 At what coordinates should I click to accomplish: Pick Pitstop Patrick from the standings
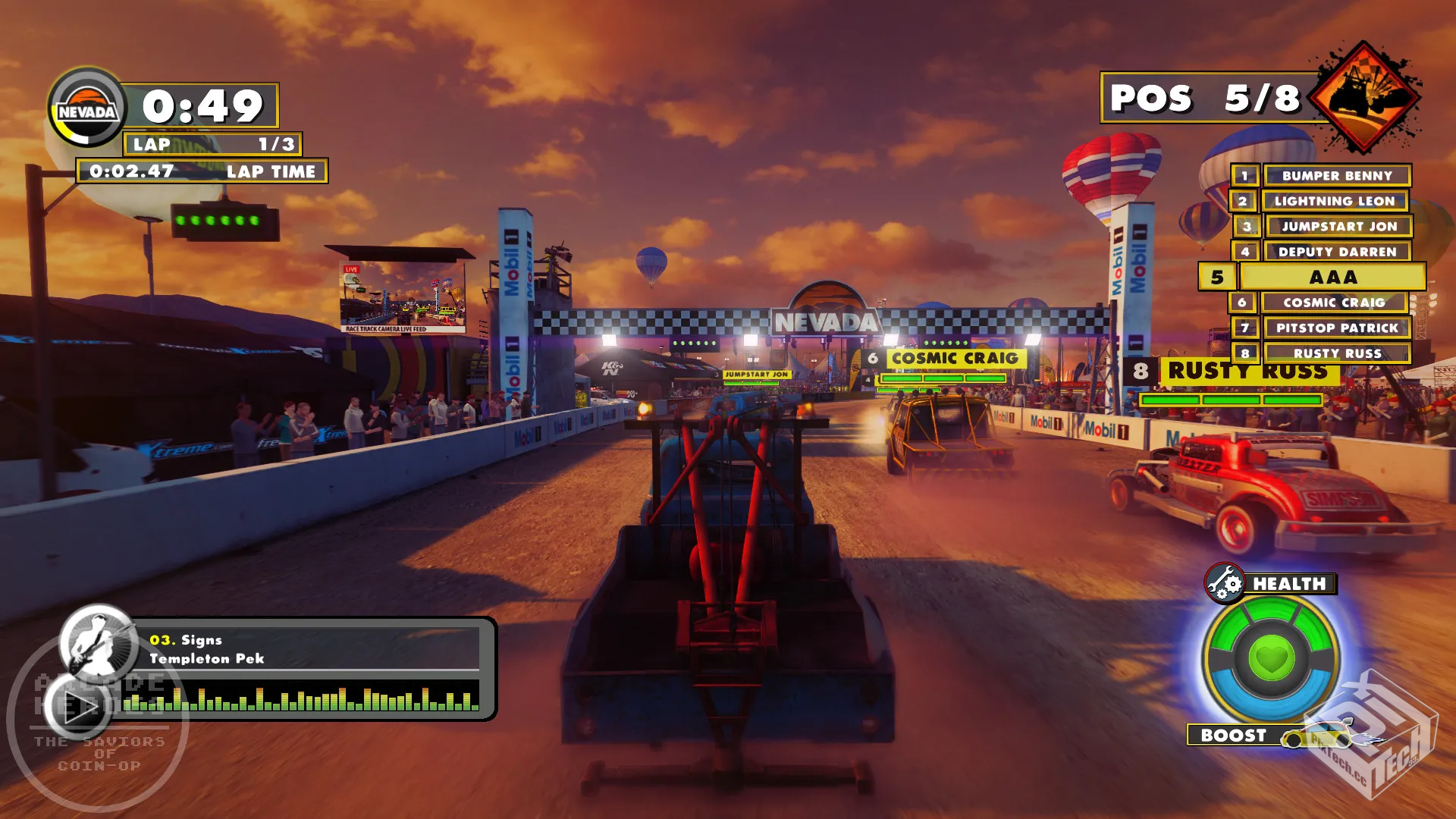[x=1336, y=328]
